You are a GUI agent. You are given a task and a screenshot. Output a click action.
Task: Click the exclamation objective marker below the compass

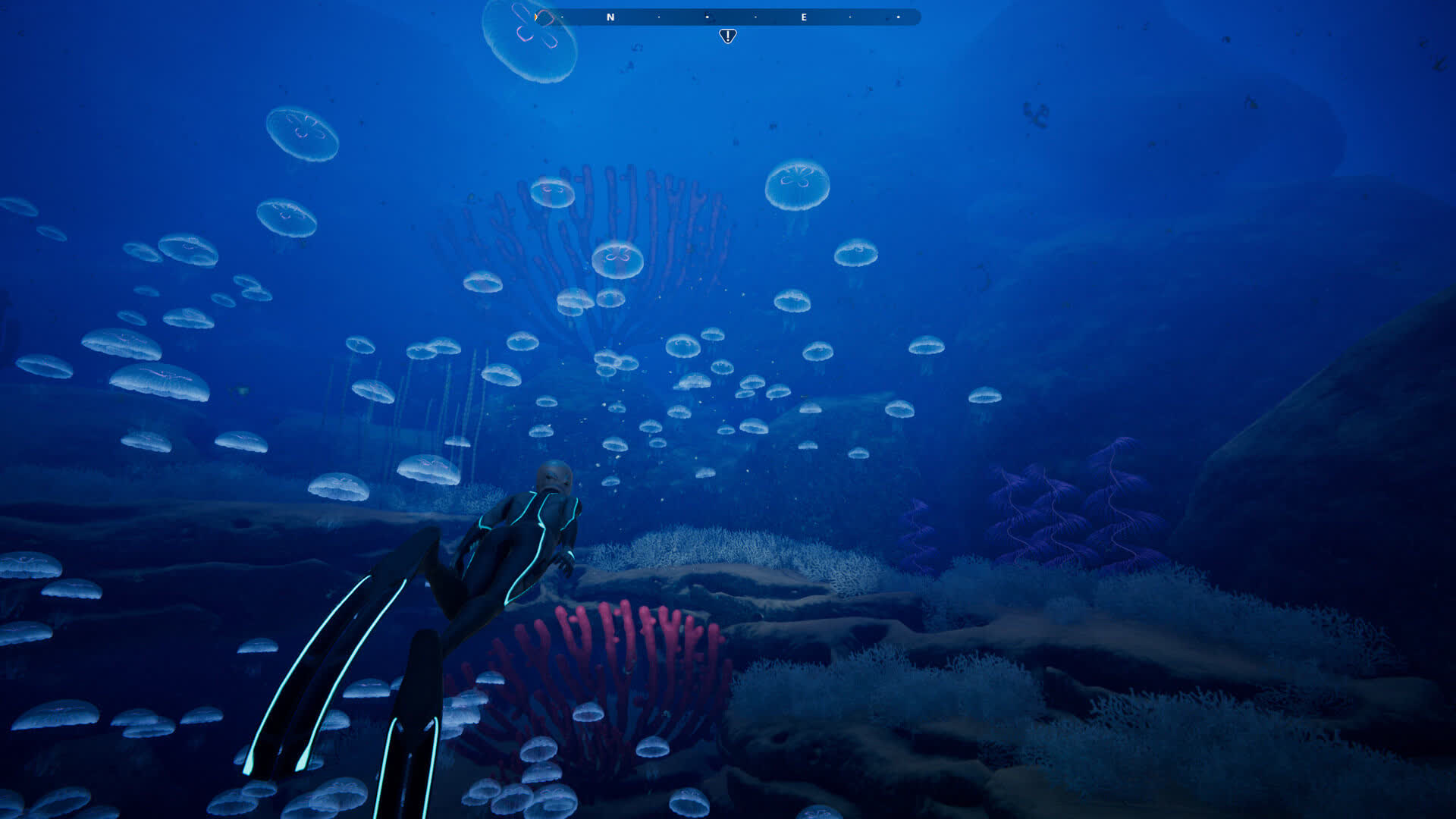pyautogui.click(x=728, y=35)
